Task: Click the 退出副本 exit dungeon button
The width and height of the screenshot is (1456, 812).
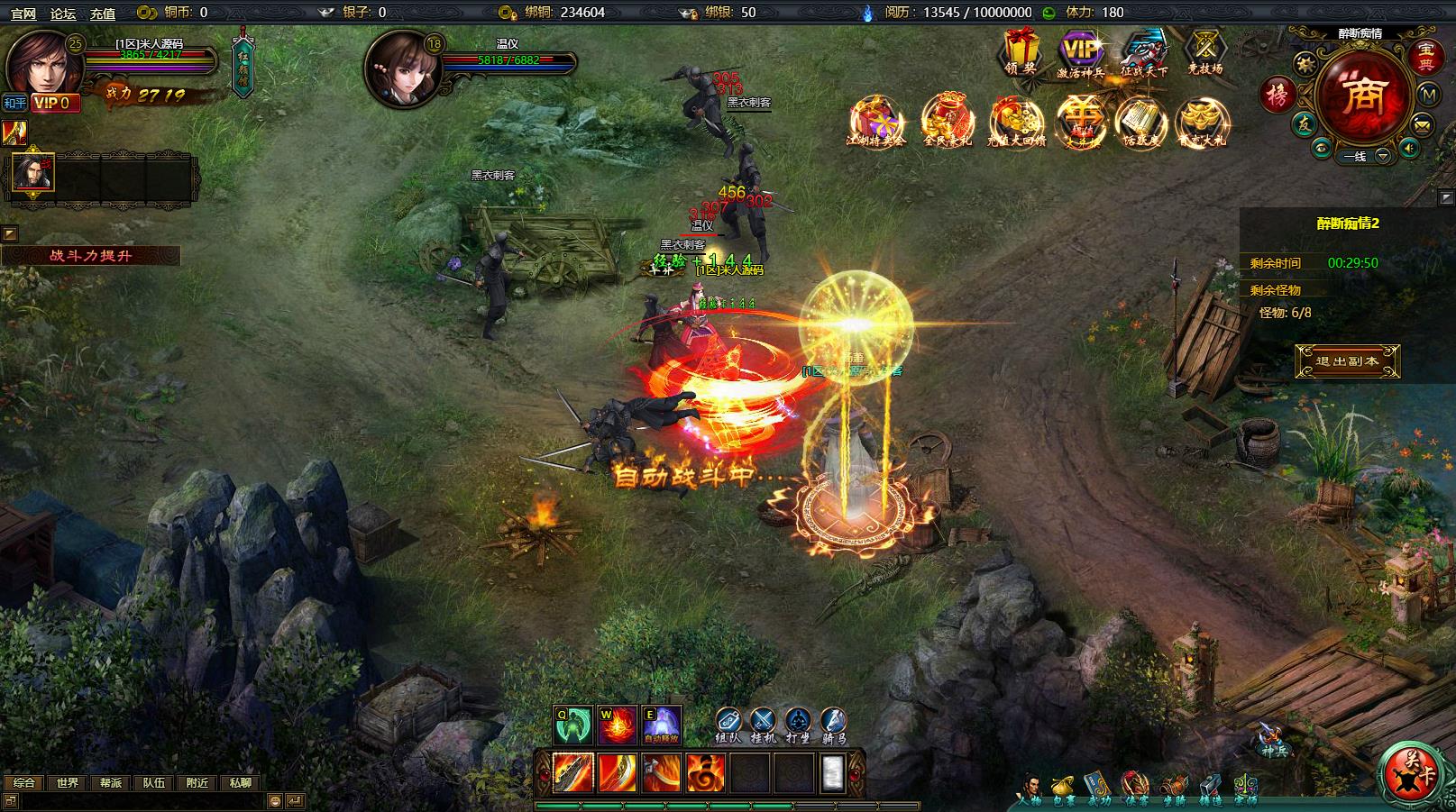Action: click(x=1347, y=361)
